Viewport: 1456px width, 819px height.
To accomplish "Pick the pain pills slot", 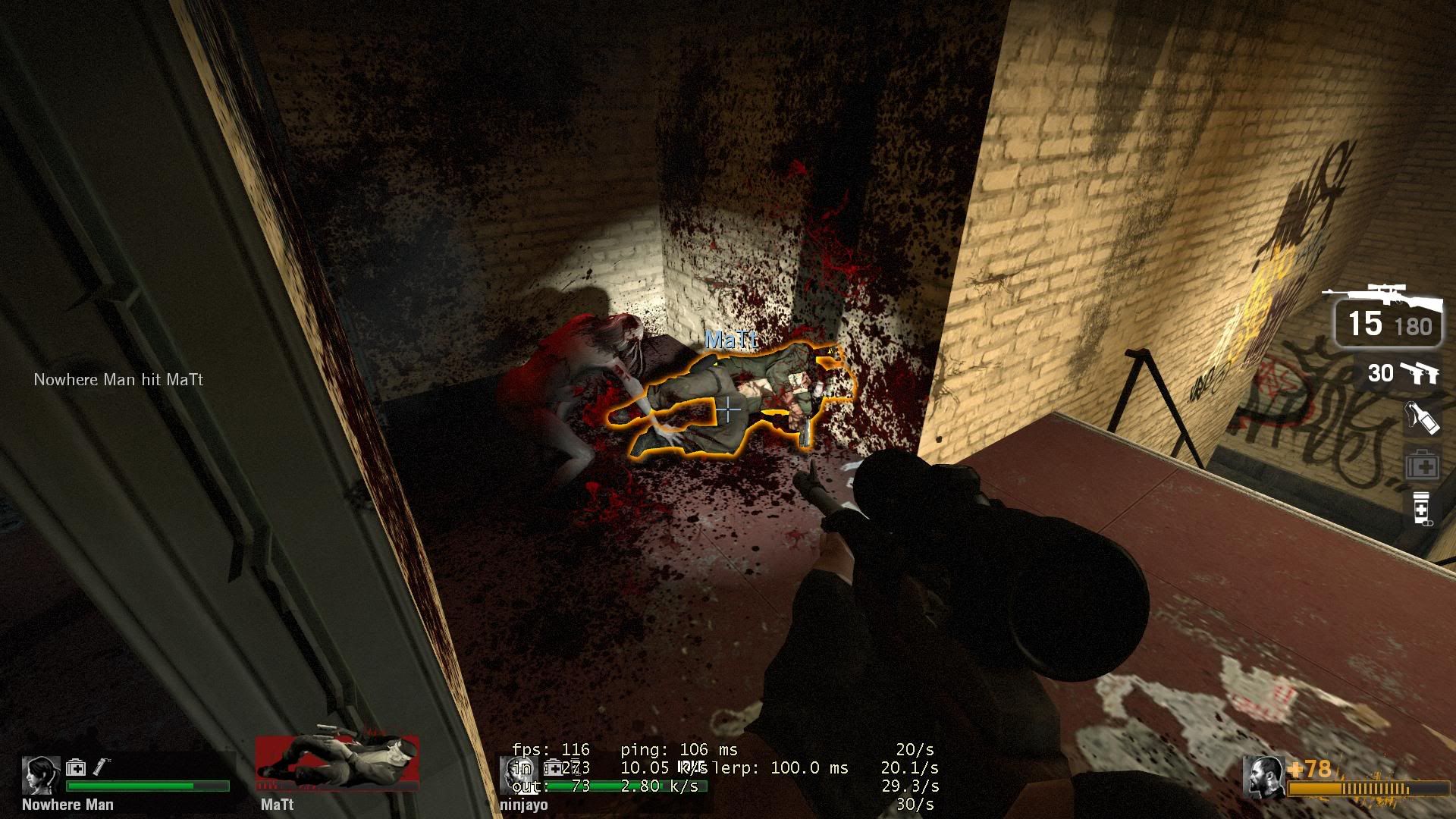I will 1422,508.
